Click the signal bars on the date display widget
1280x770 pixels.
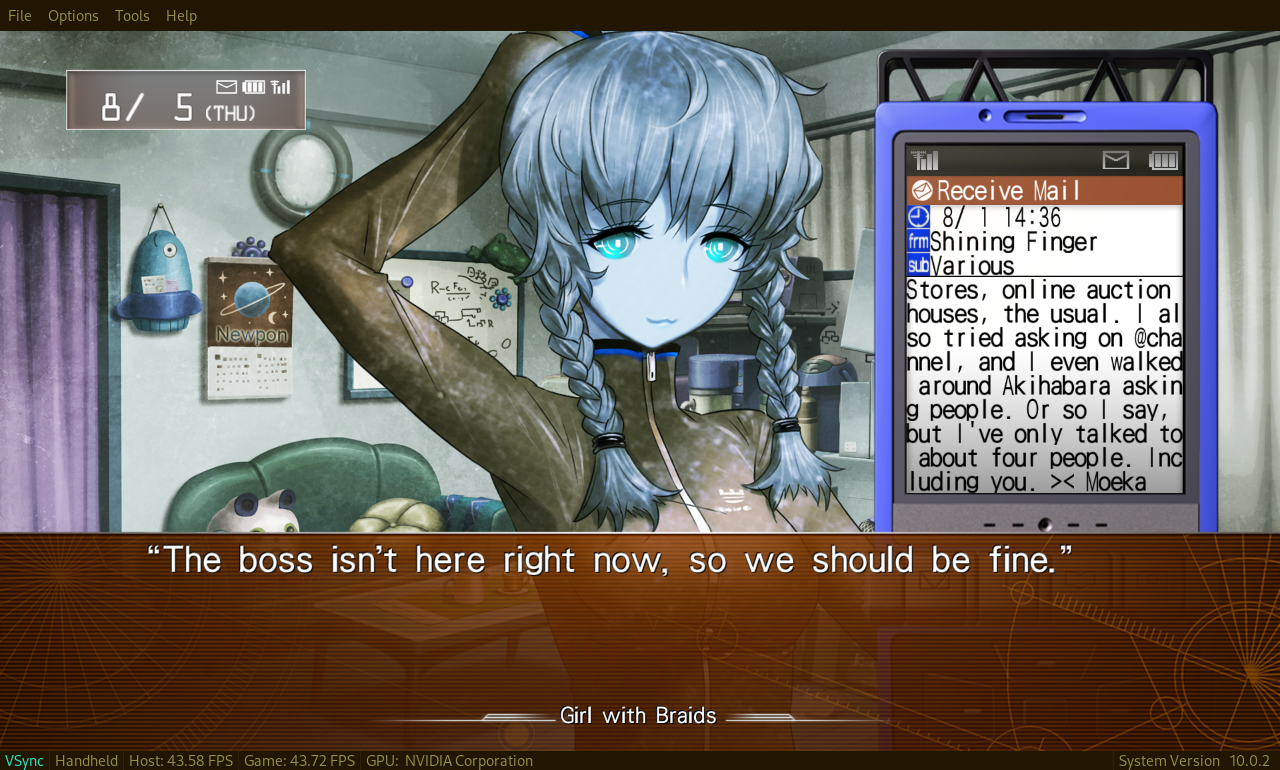(x=281, y=86)
